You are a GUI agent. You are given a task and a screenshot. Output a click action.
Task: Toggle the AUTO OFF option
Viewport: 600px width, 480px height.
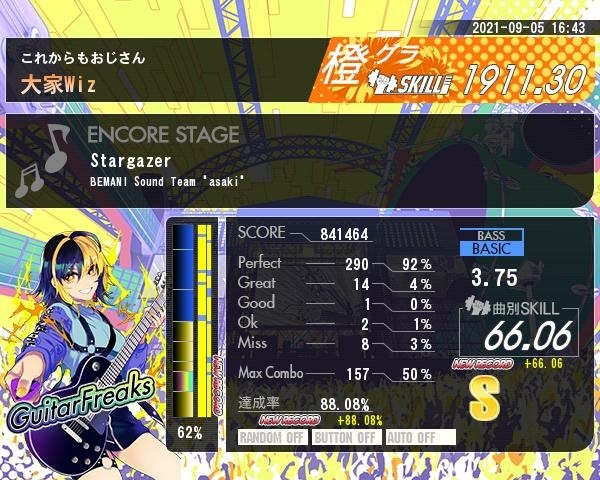click(420, 437)
